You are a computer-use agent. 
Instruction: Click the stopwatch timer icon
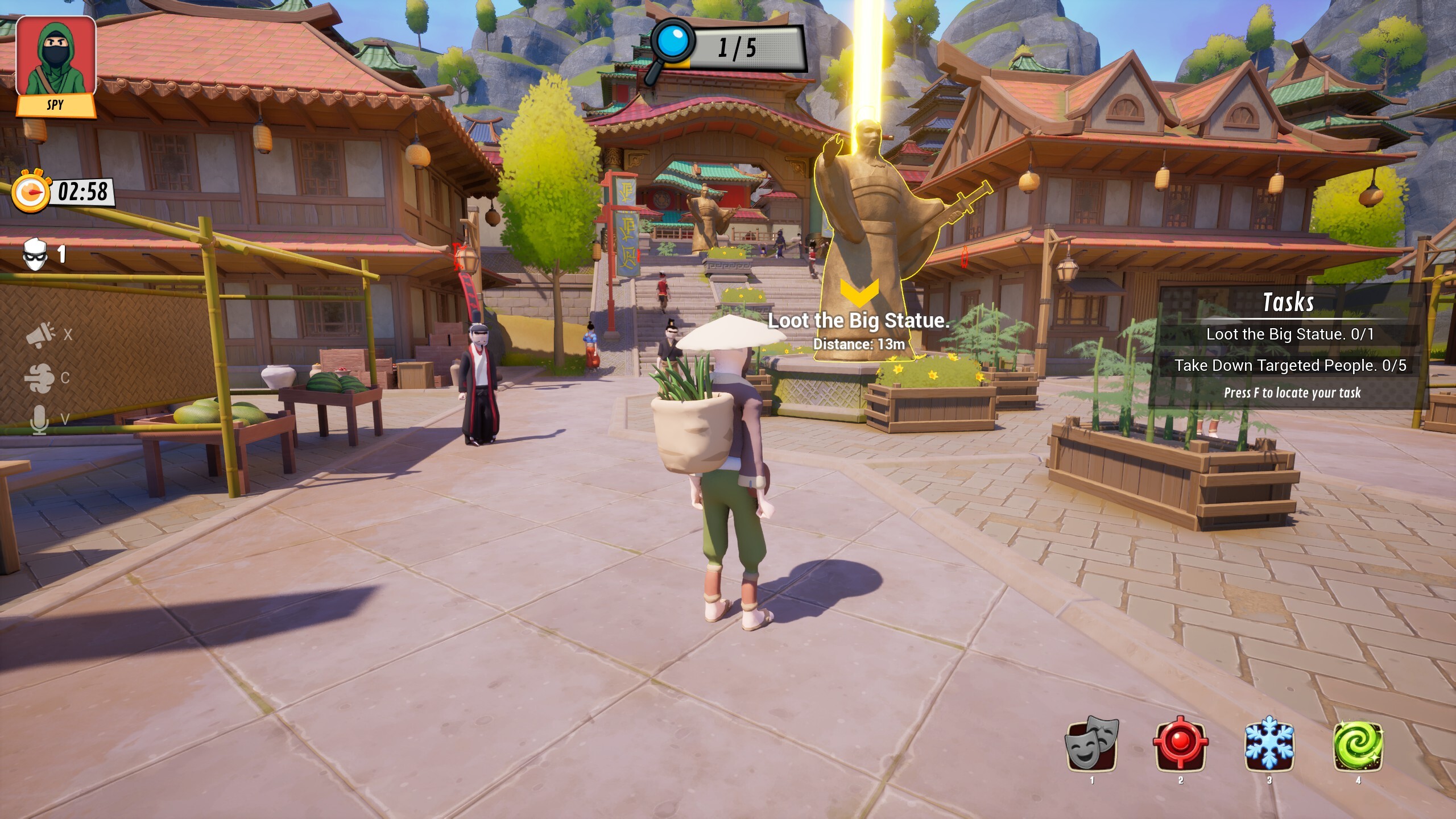[31, 193]
